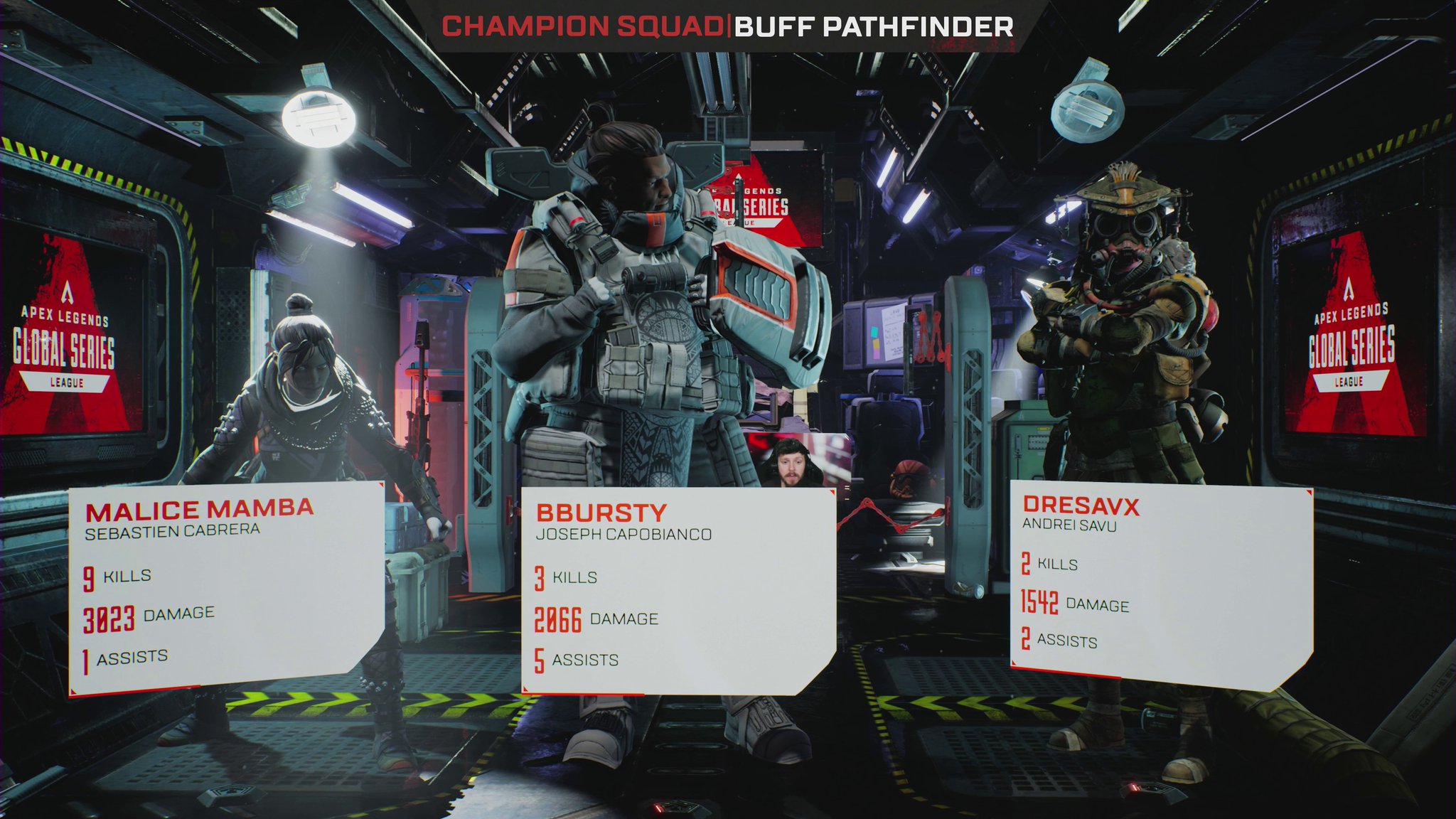Click the BUFF PATHFINDER title text
1456x819 pixels.
874,28
